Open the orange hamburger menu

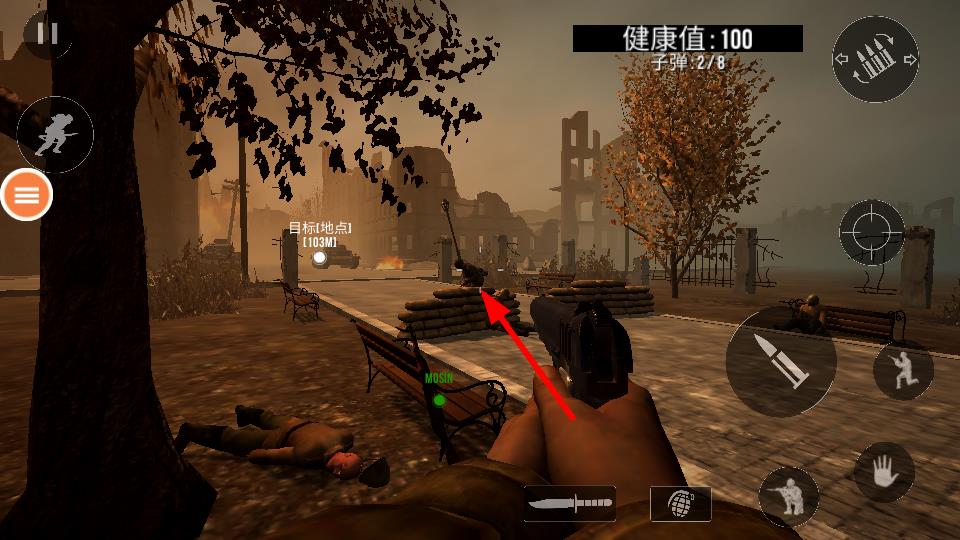click(27, 195)
